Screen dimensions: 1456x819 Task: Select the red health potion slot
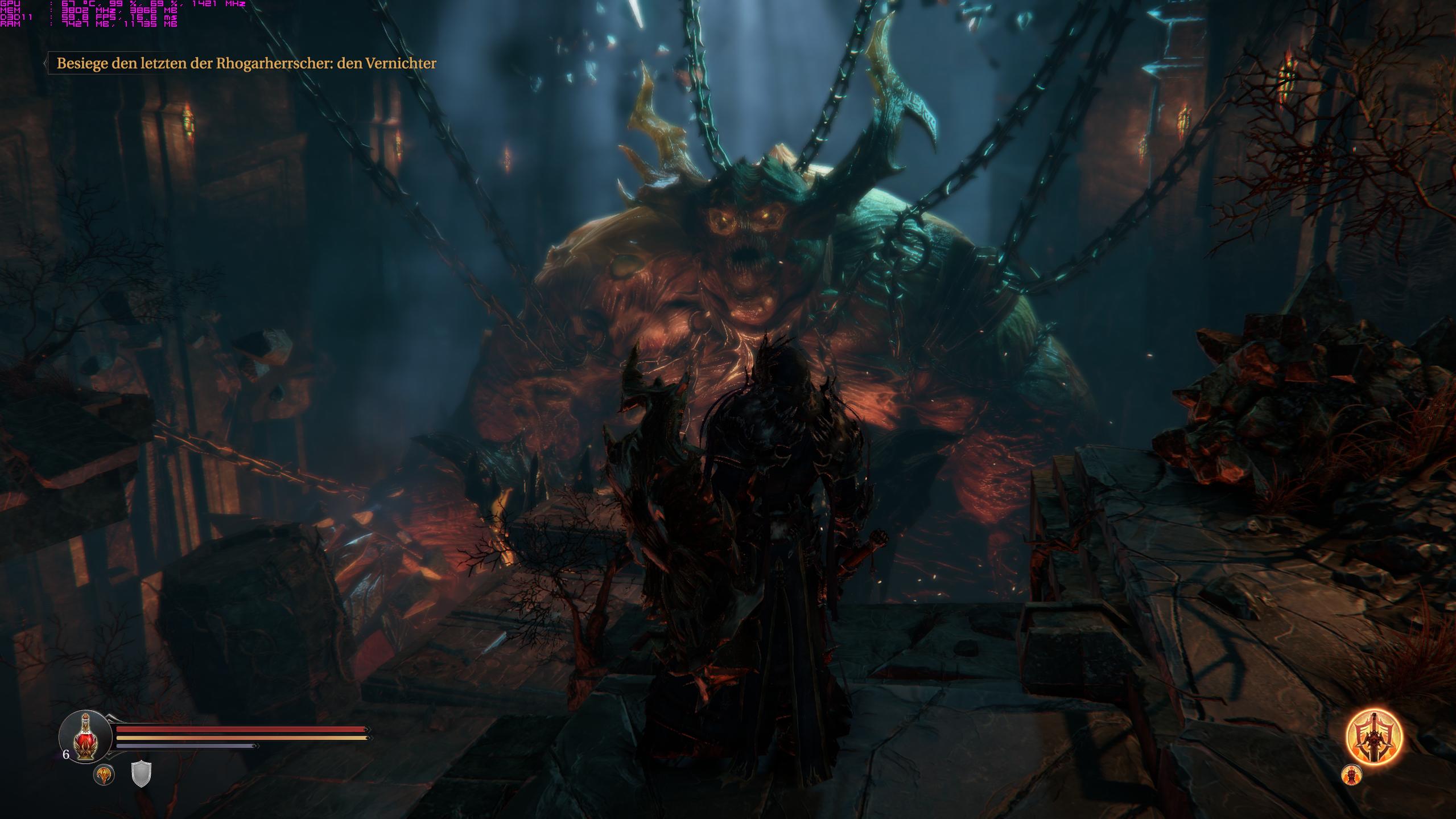[x=85, y=738]
